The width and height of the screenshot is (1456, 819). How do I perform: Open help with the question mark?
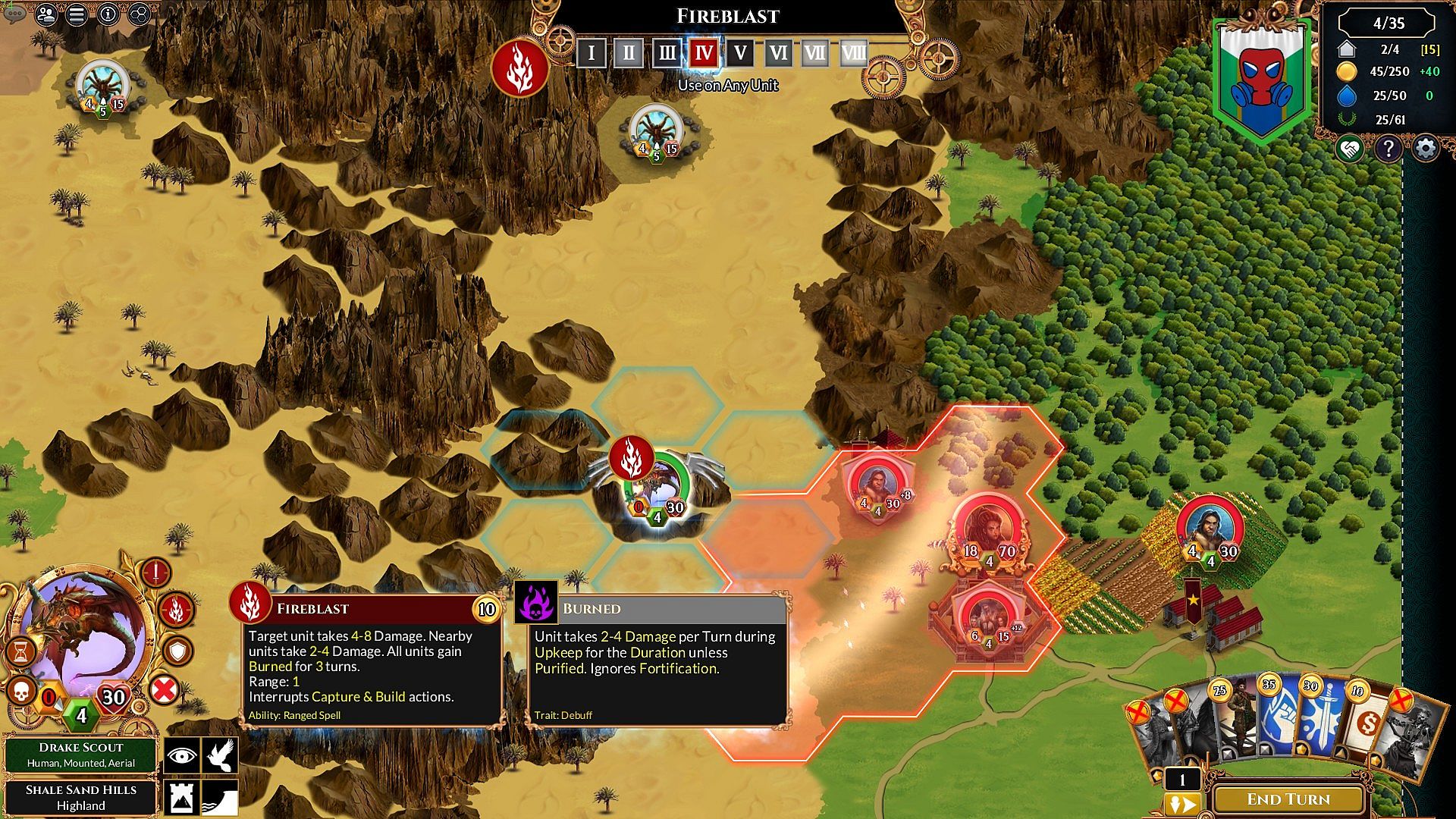1388,149
